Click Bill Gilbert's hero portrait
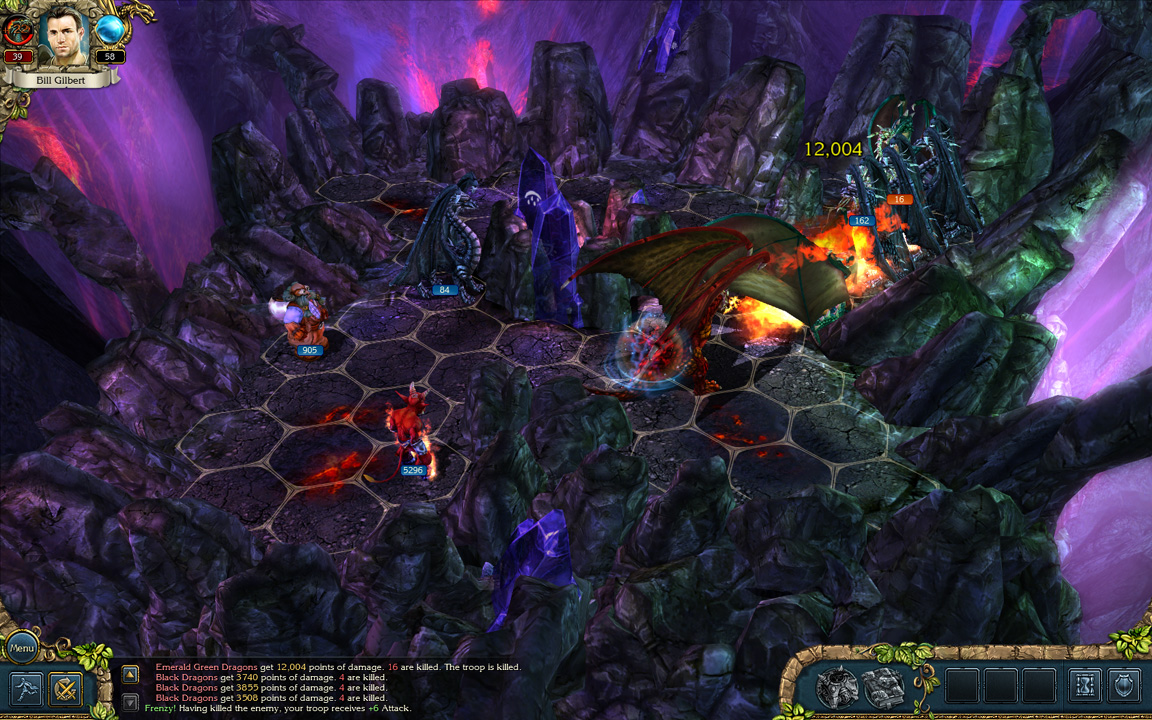The image size is (1152, 720). (x=64, y=35)
